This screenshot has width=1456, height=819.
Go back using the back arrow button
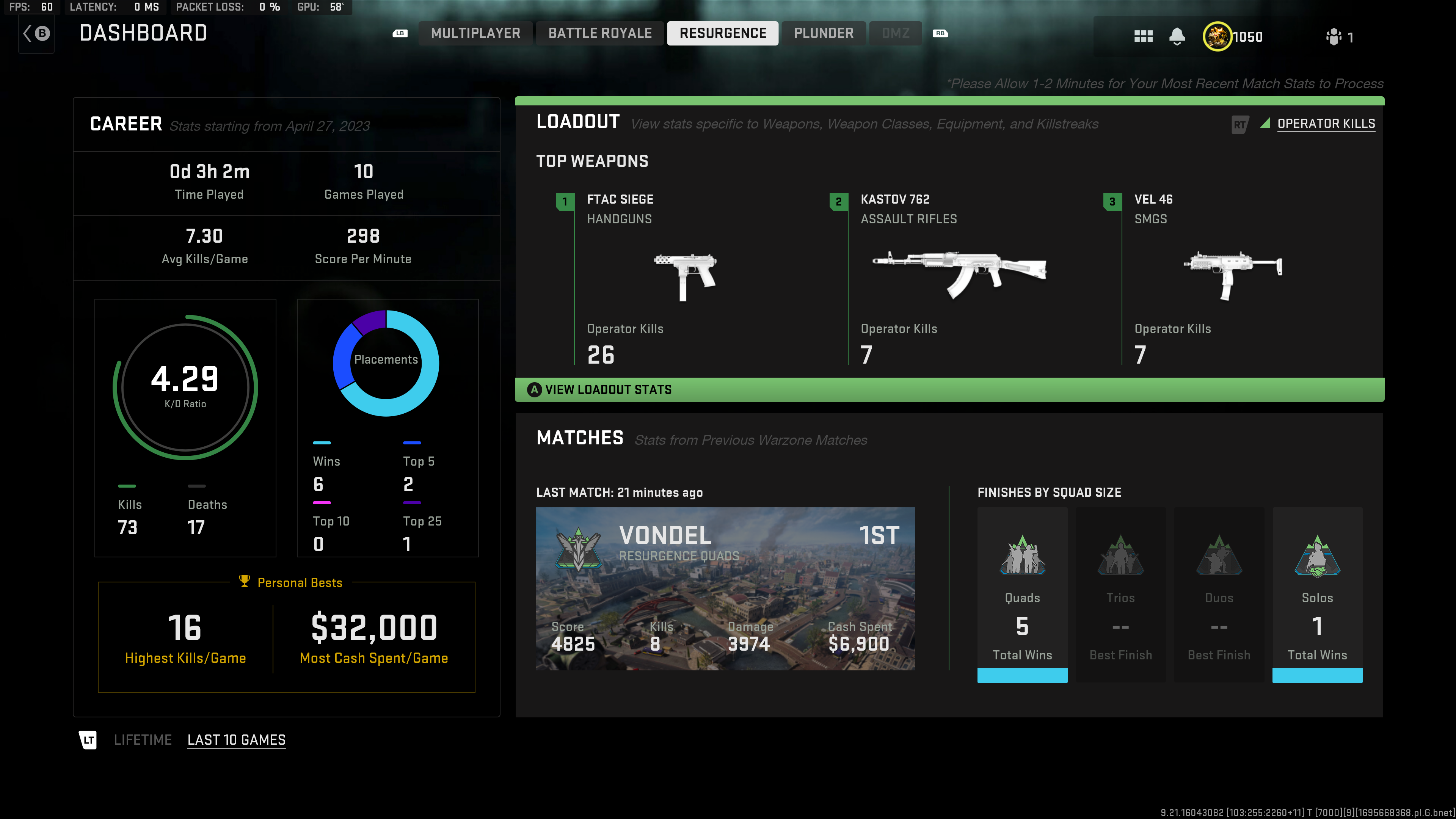point(36,34)
